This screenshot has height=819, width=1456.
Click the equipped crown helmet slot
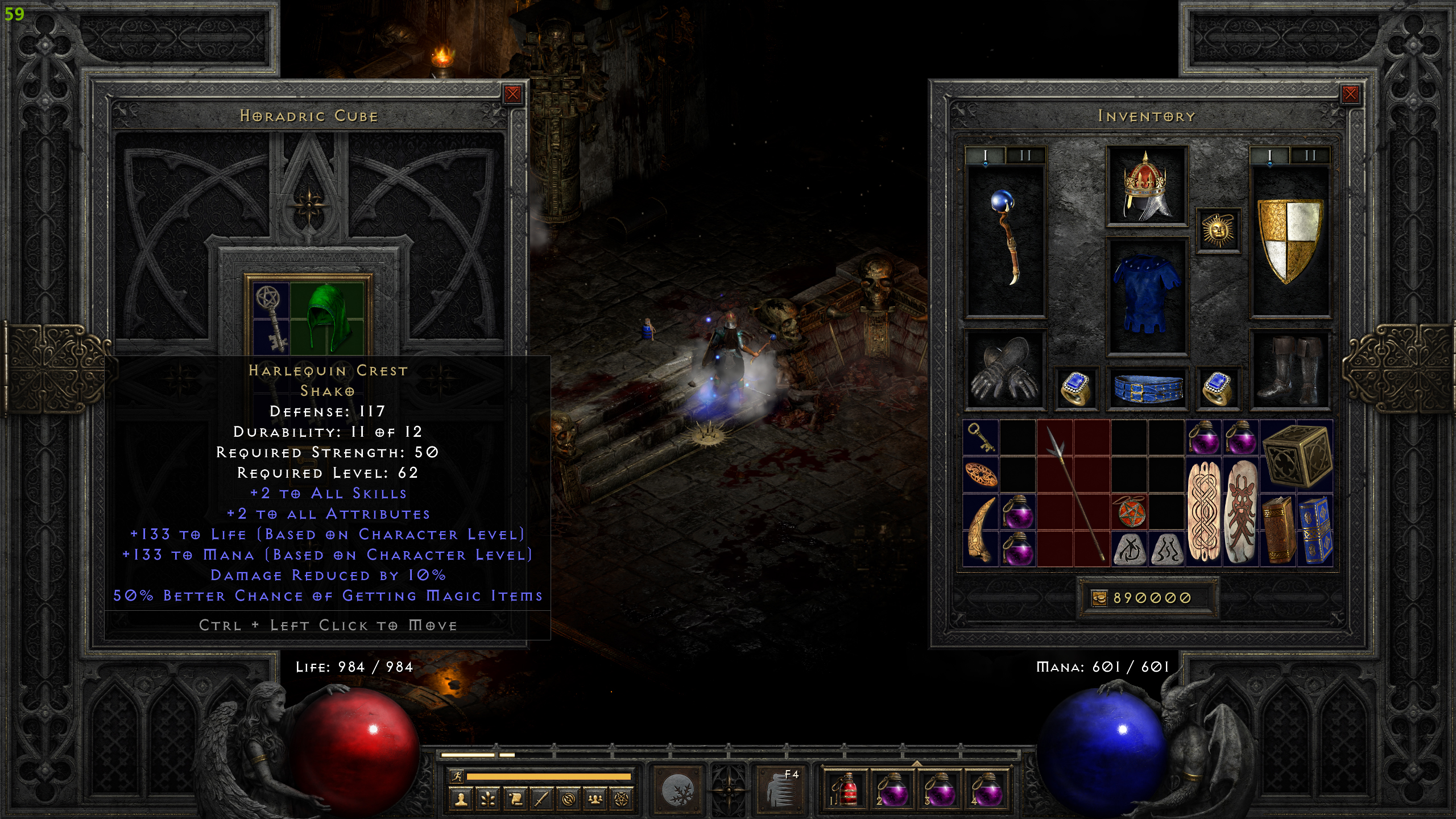1147,186
